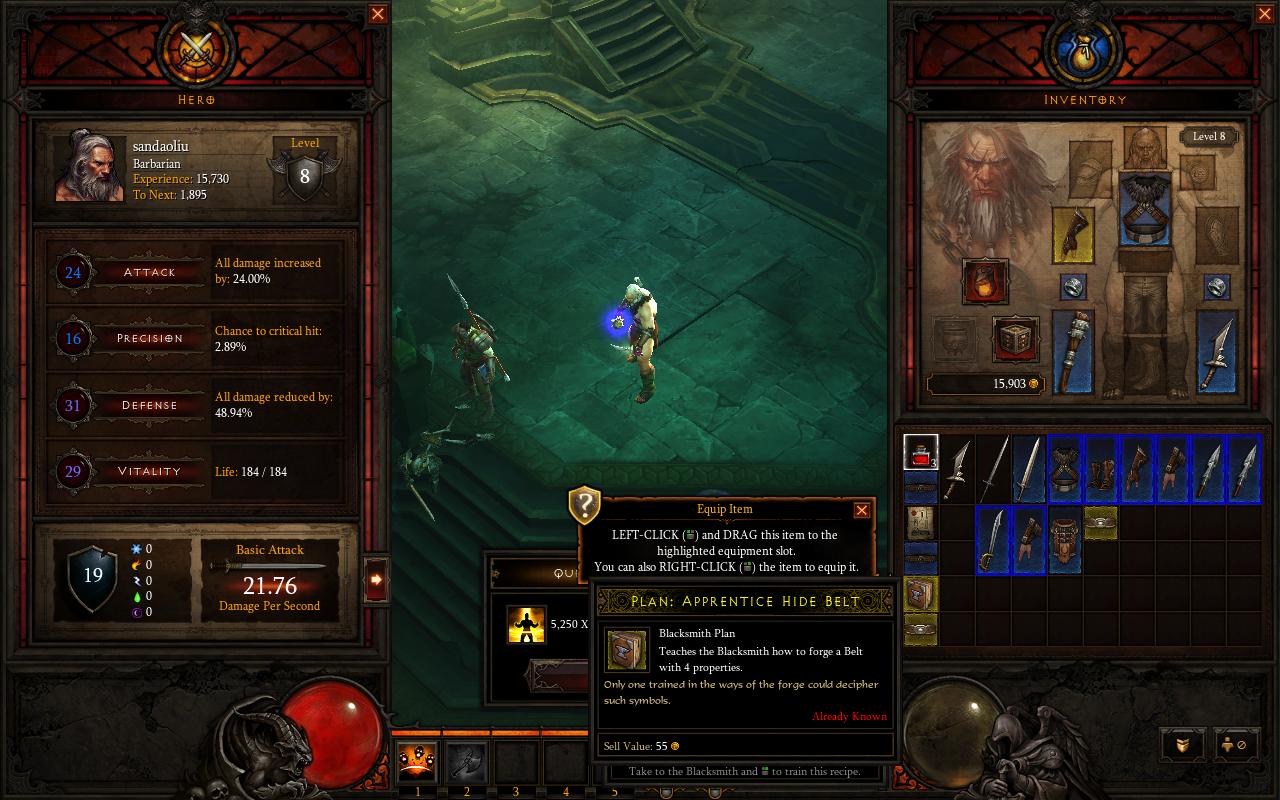Image resolution: width=1280 pixels, height=800 pixels.
Task: Click the equipped chest armor slot
Action: (1145, 209)
